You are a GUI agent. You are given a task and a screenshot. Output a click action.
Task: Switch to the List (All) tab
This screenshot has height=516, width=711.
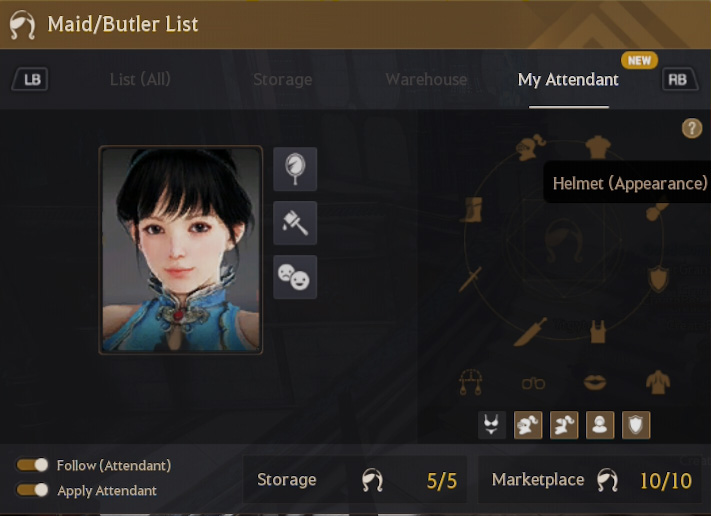138,80
